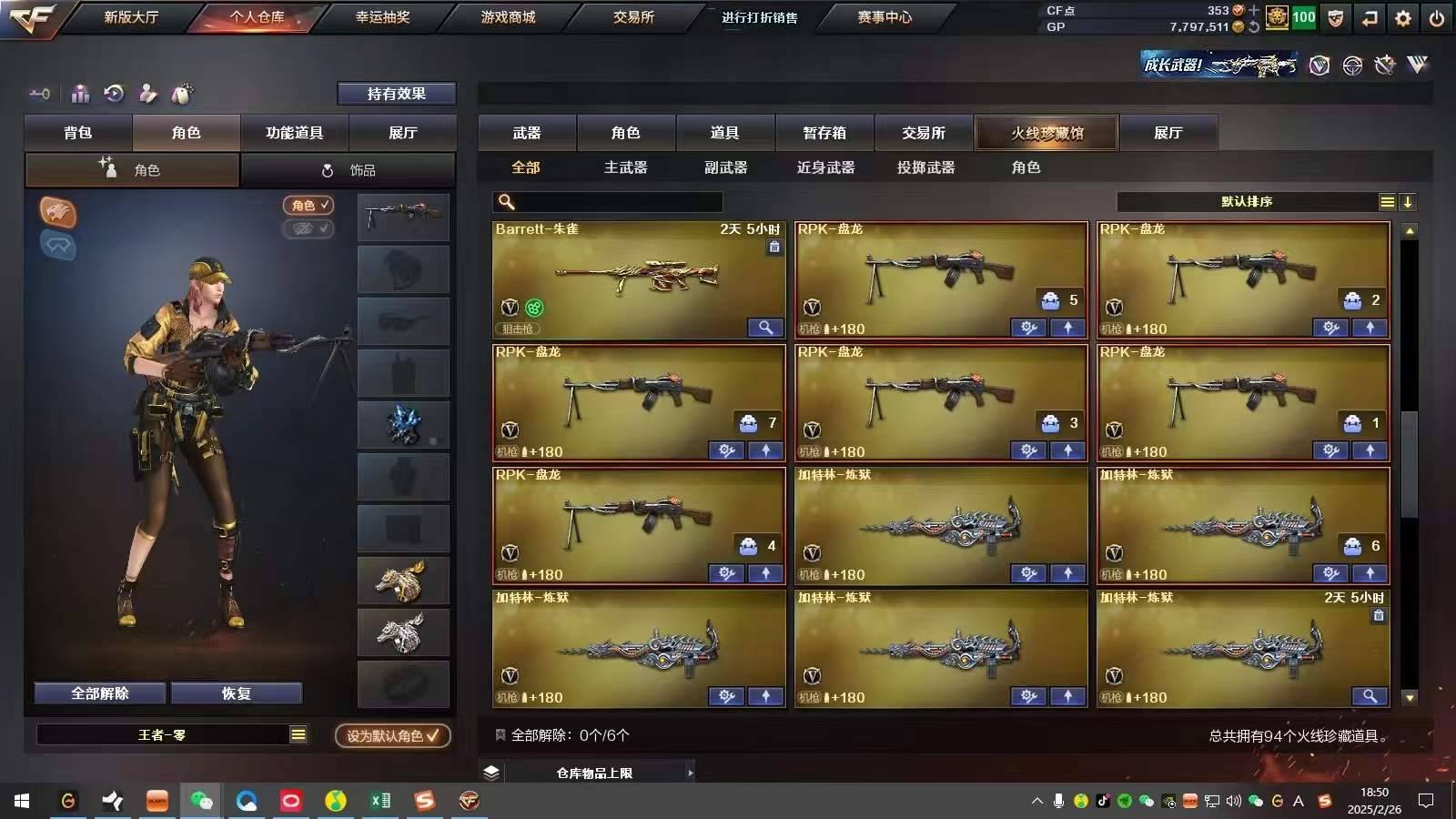This screenshot has width=1456, height=819.
Task: Switch to the 交易所 tab in the warehouse
Action: point(925,133)
